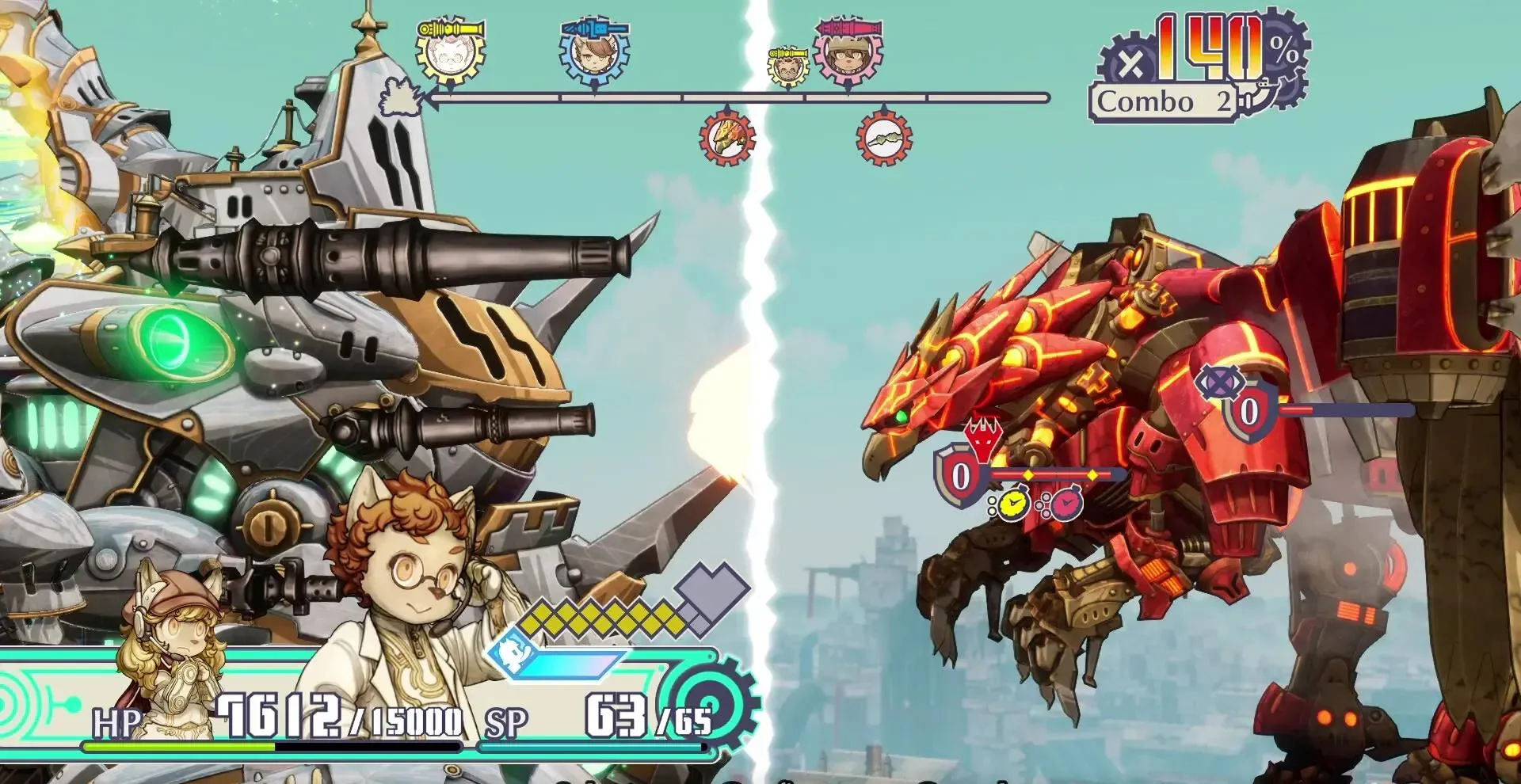Click the red demon mask enemy icon
This screenshot has width=1521, height=784.
click(x=982, y=438)
